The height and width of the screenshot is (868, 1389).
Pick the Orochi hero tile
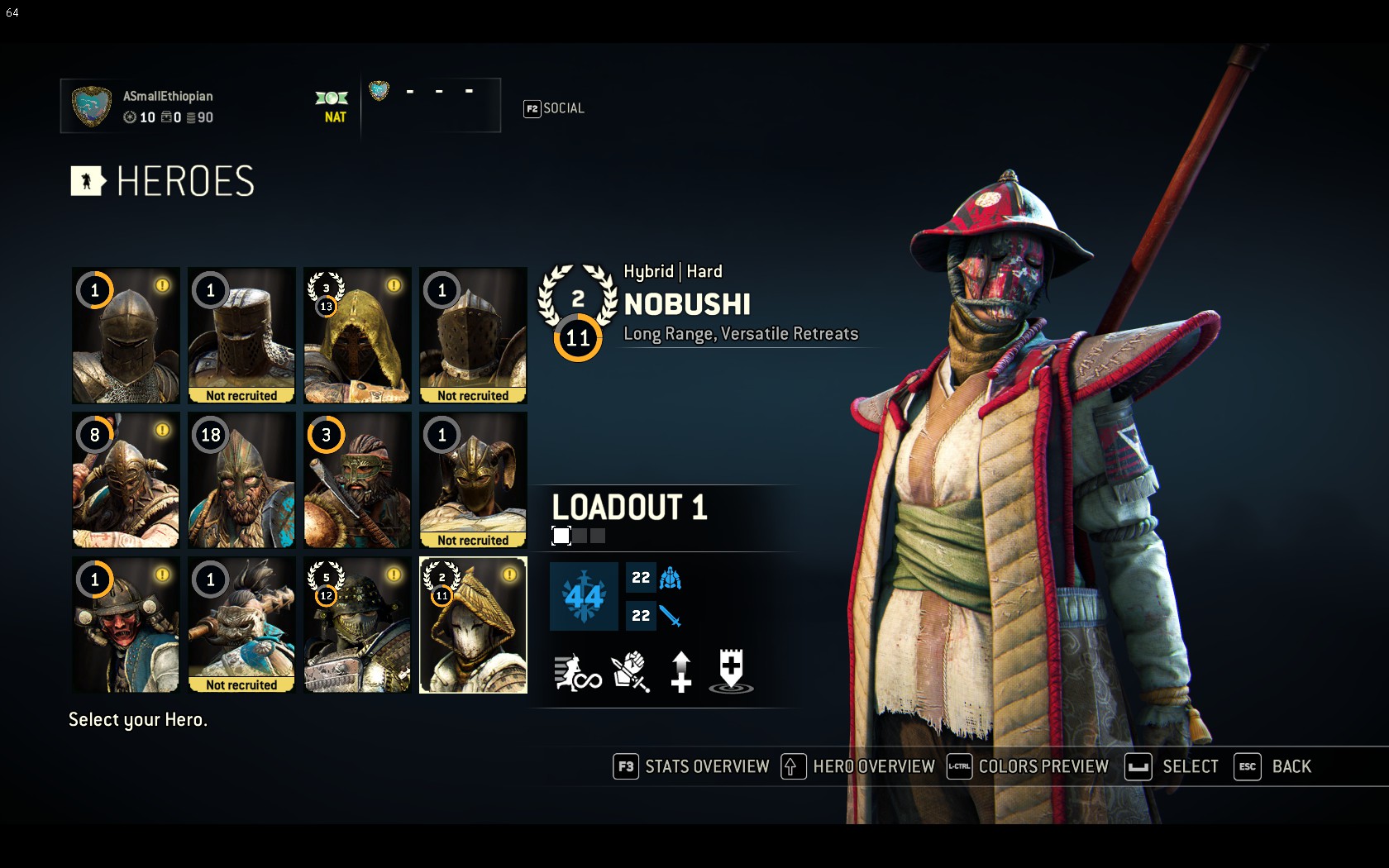click(x=357, y=624)
